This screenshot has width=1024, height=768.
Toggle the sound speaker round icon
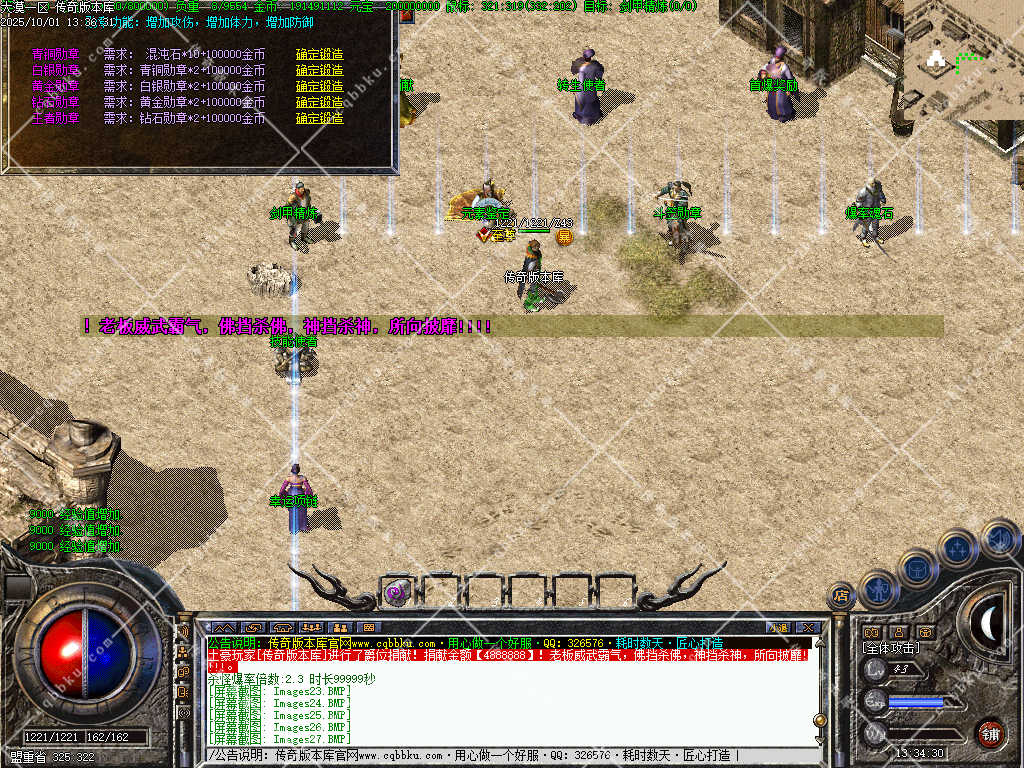coord(998,538)
